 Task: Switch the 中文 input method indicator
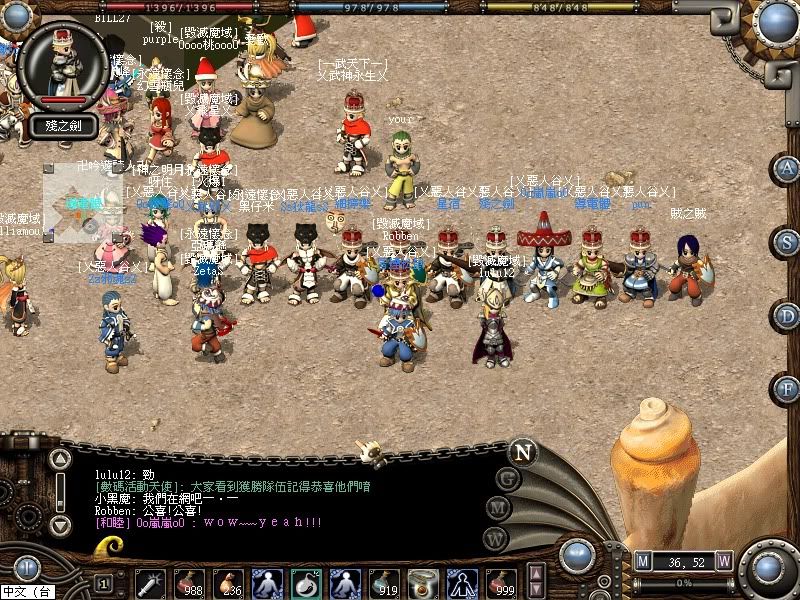27,592
